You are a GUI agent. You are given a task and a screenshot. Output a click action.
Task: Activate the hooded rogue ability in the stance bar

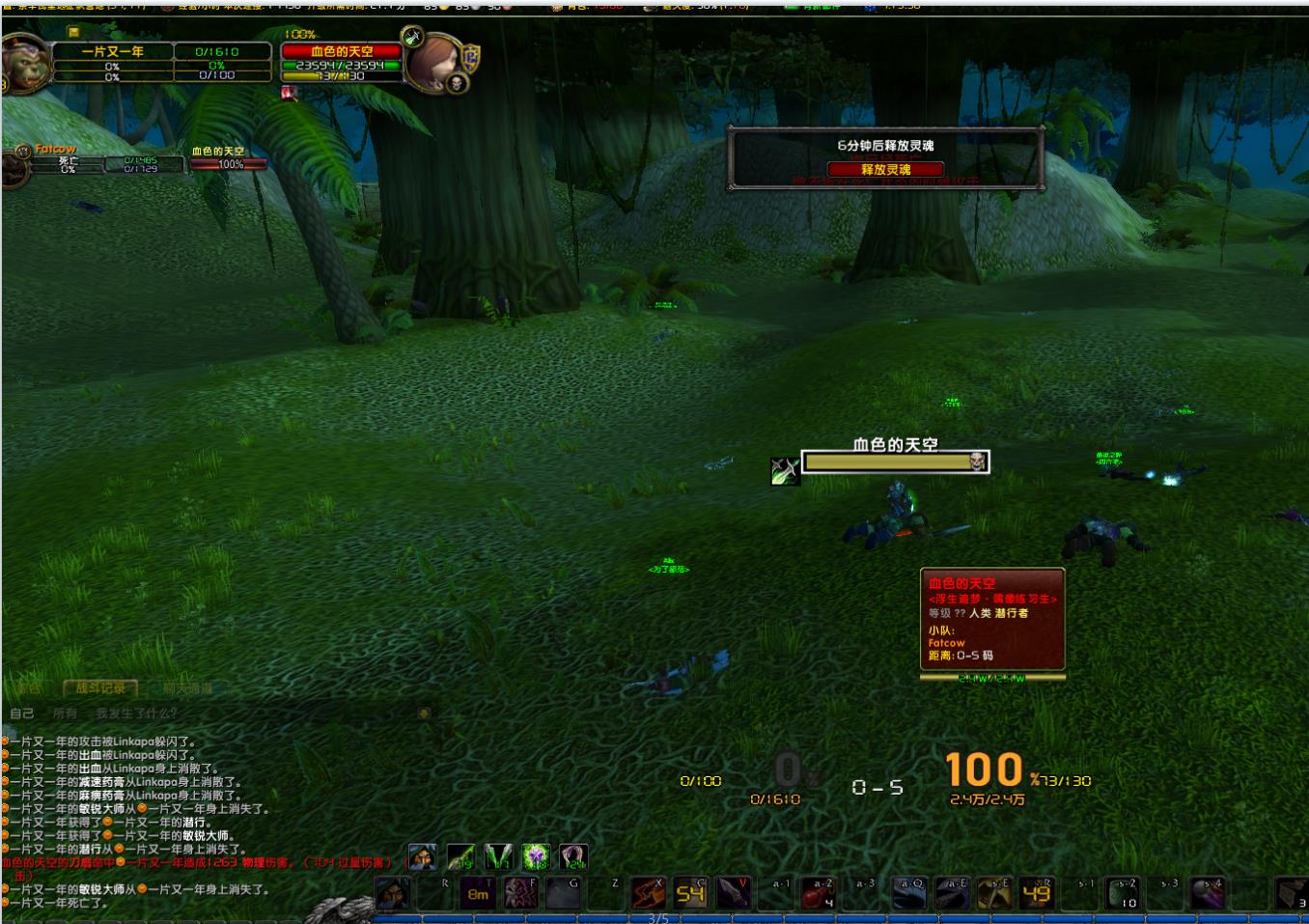421,856
